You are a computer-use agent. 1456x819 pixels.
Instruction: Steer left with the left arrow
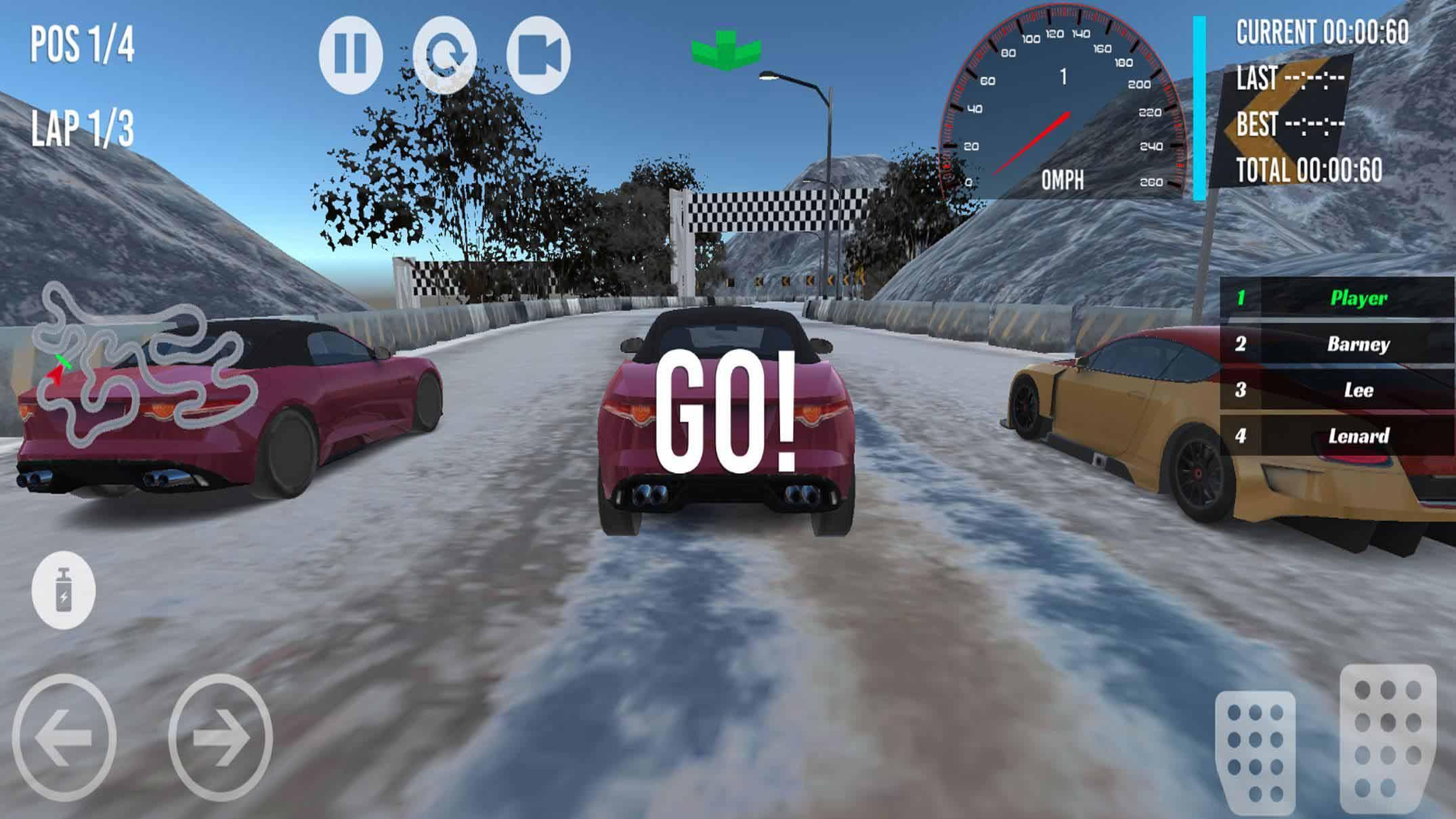coord(64,738)
